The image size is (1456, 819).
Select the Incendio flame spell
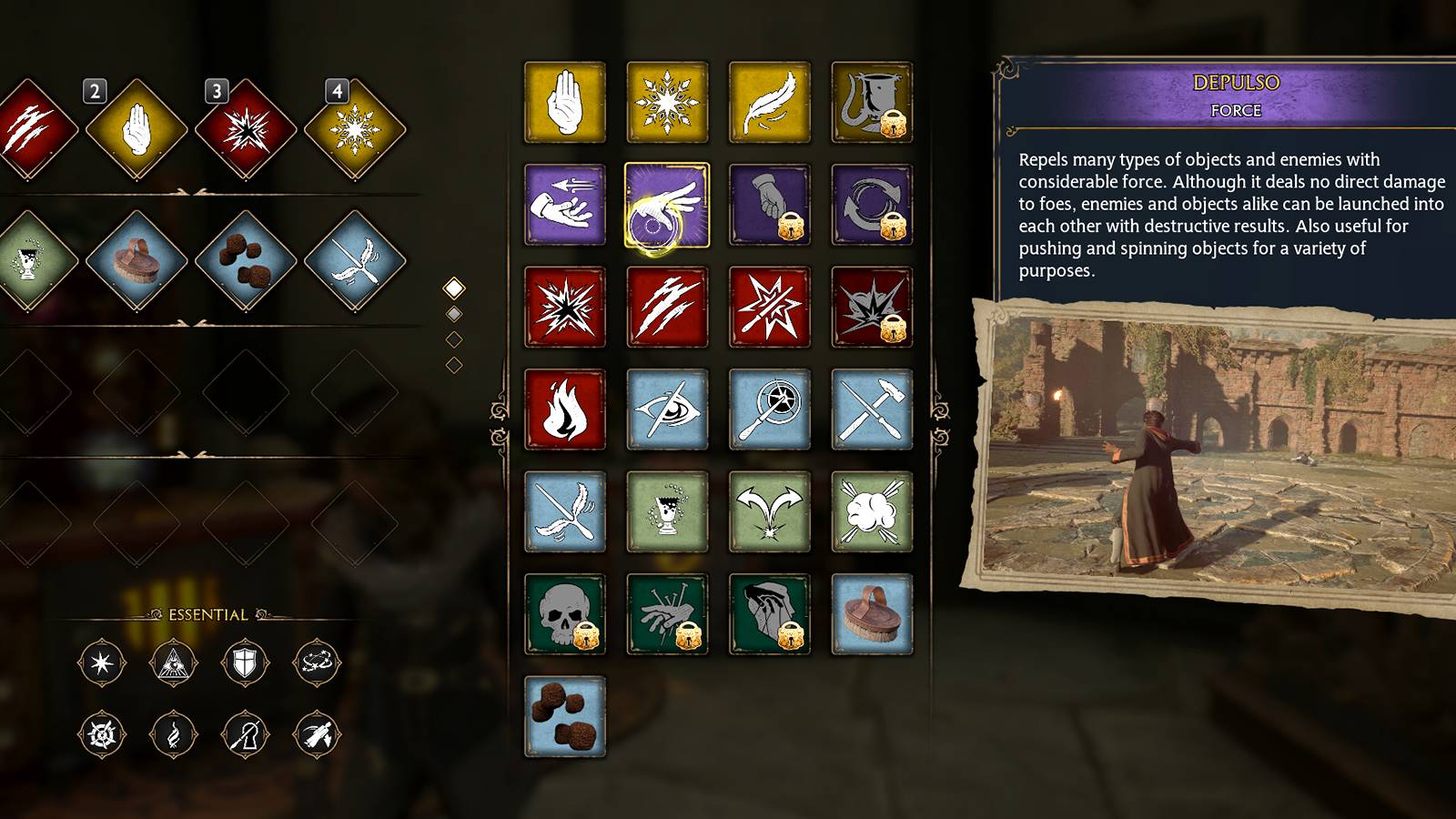564,409
